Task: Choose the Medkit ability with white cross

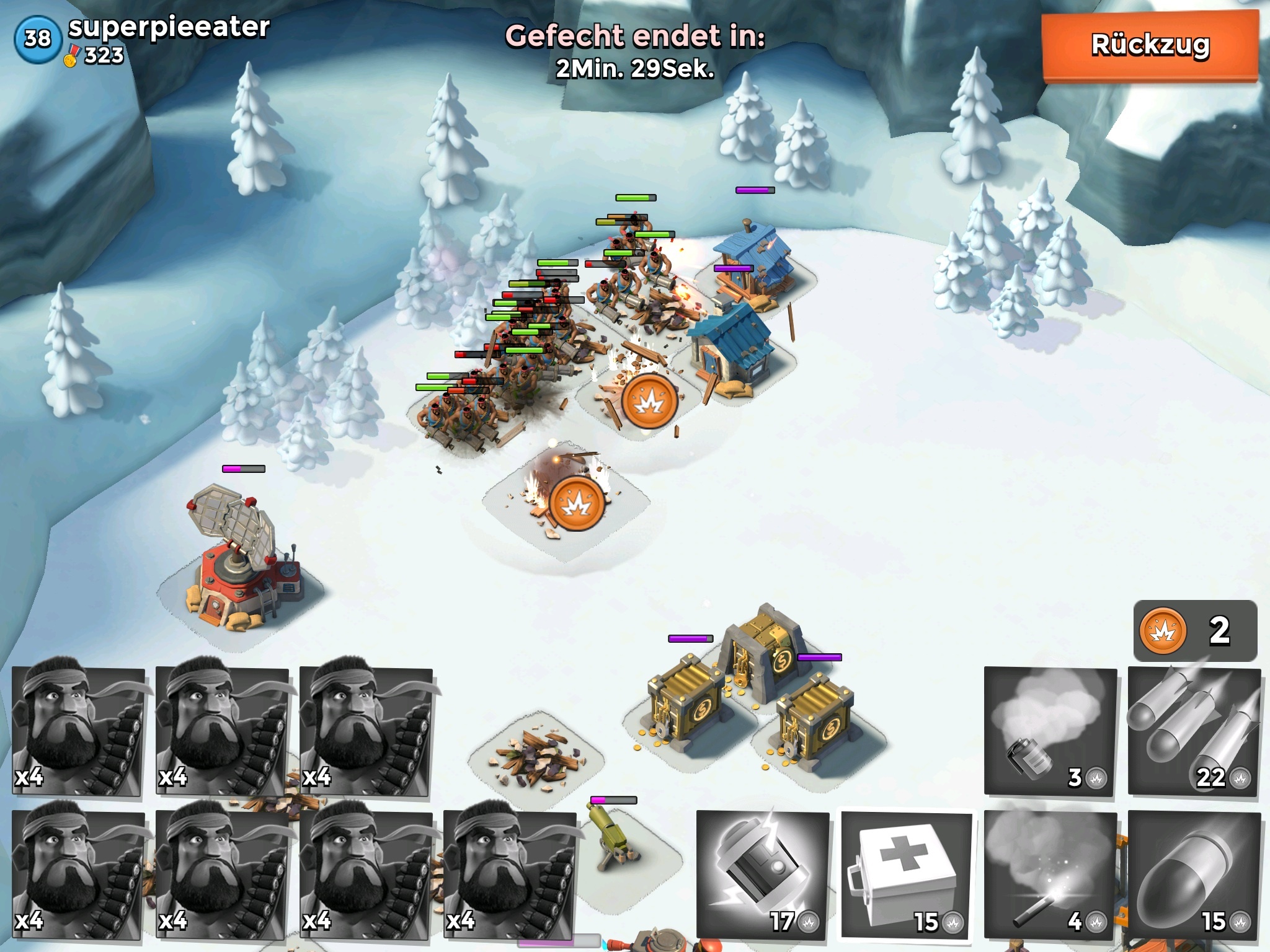Action: pos(905,875)
